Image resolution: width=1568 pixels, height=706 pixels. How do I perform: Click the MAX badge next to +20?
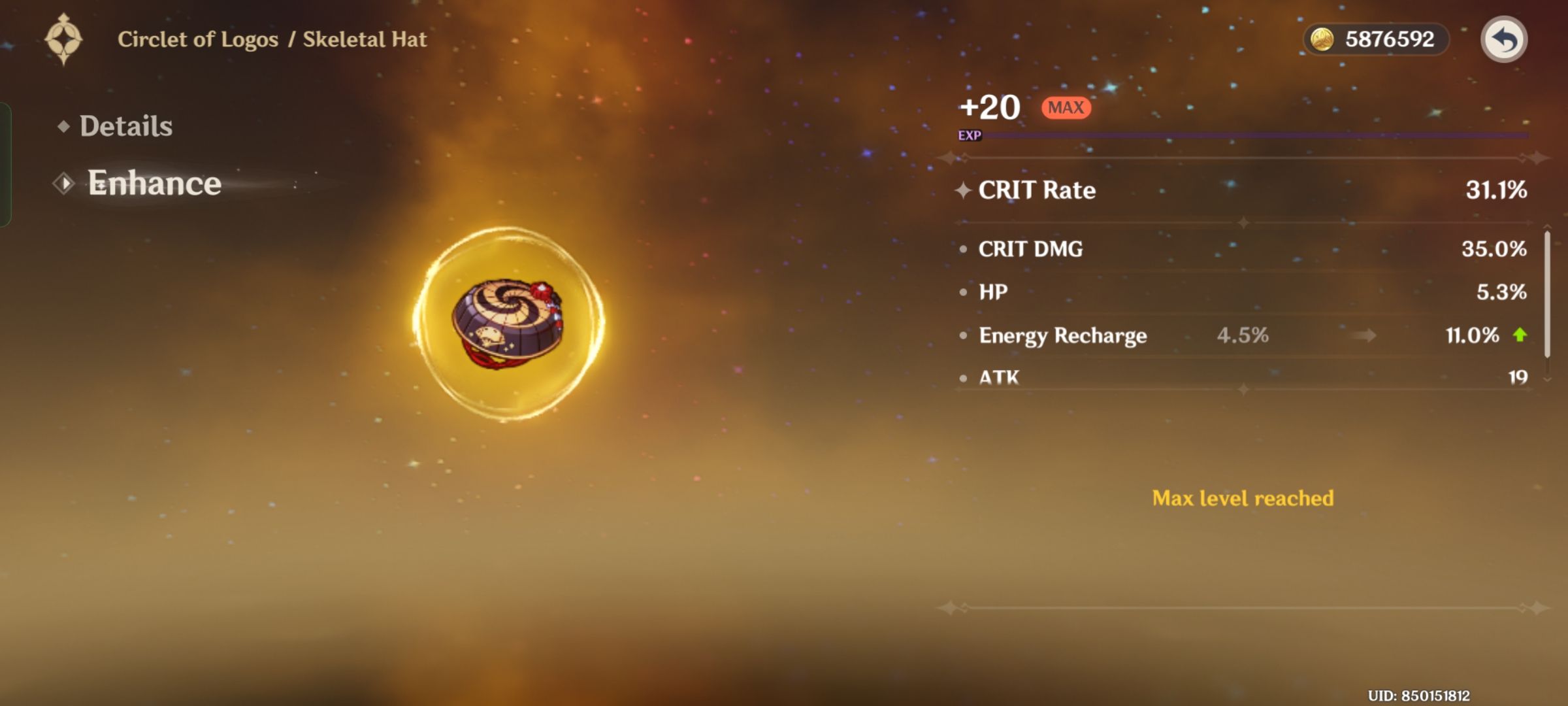(x=1066, y=107)
